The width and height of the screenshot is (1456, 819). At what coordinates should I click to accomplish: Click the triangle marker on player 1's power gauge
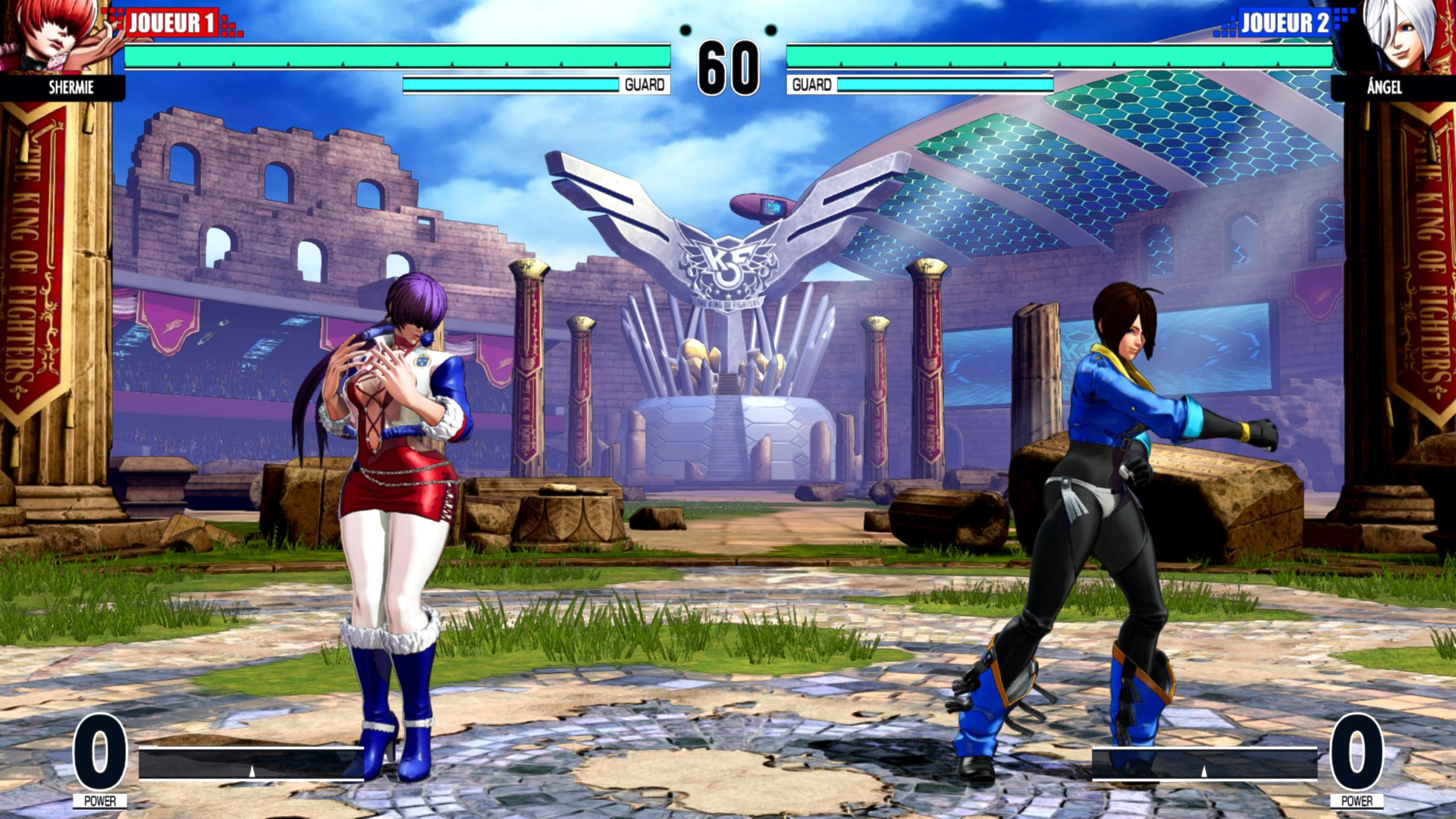[x=252, y=772]
